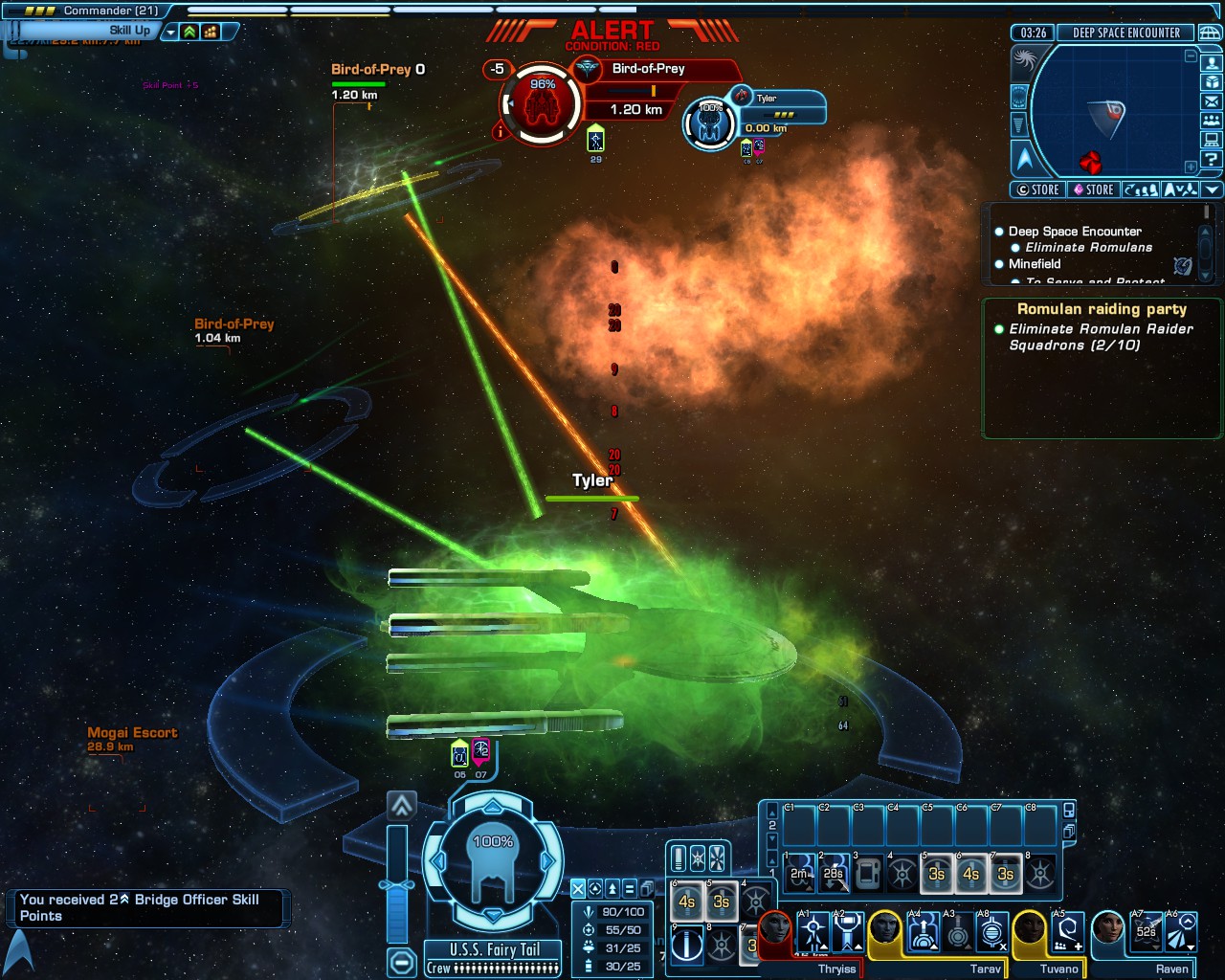
Task: Activate Tarav's A4 bridge officer ability
Action: (924, 931)
